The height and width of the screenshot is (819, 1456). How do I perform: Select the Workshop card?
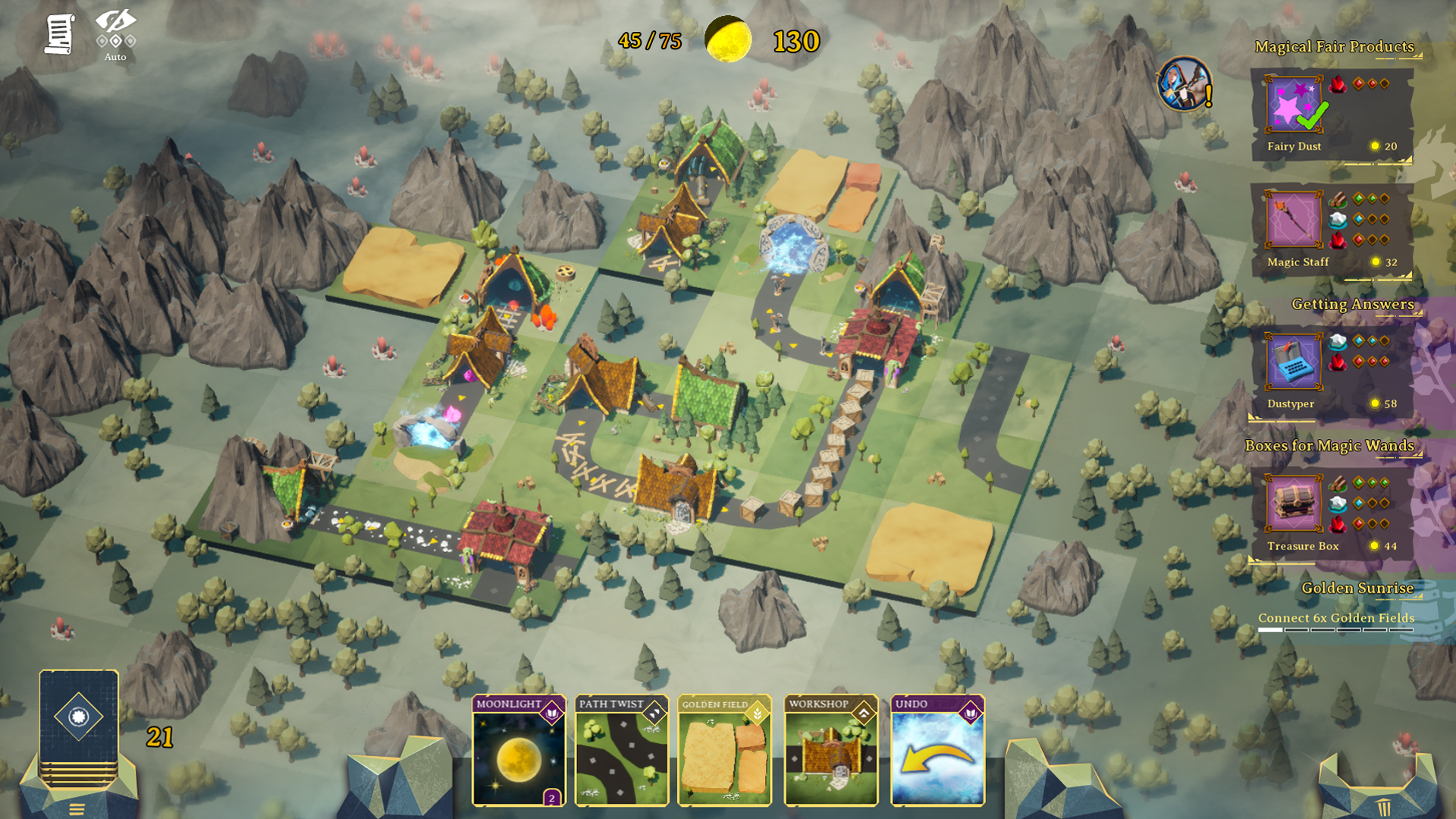click(x=831, y=750)
